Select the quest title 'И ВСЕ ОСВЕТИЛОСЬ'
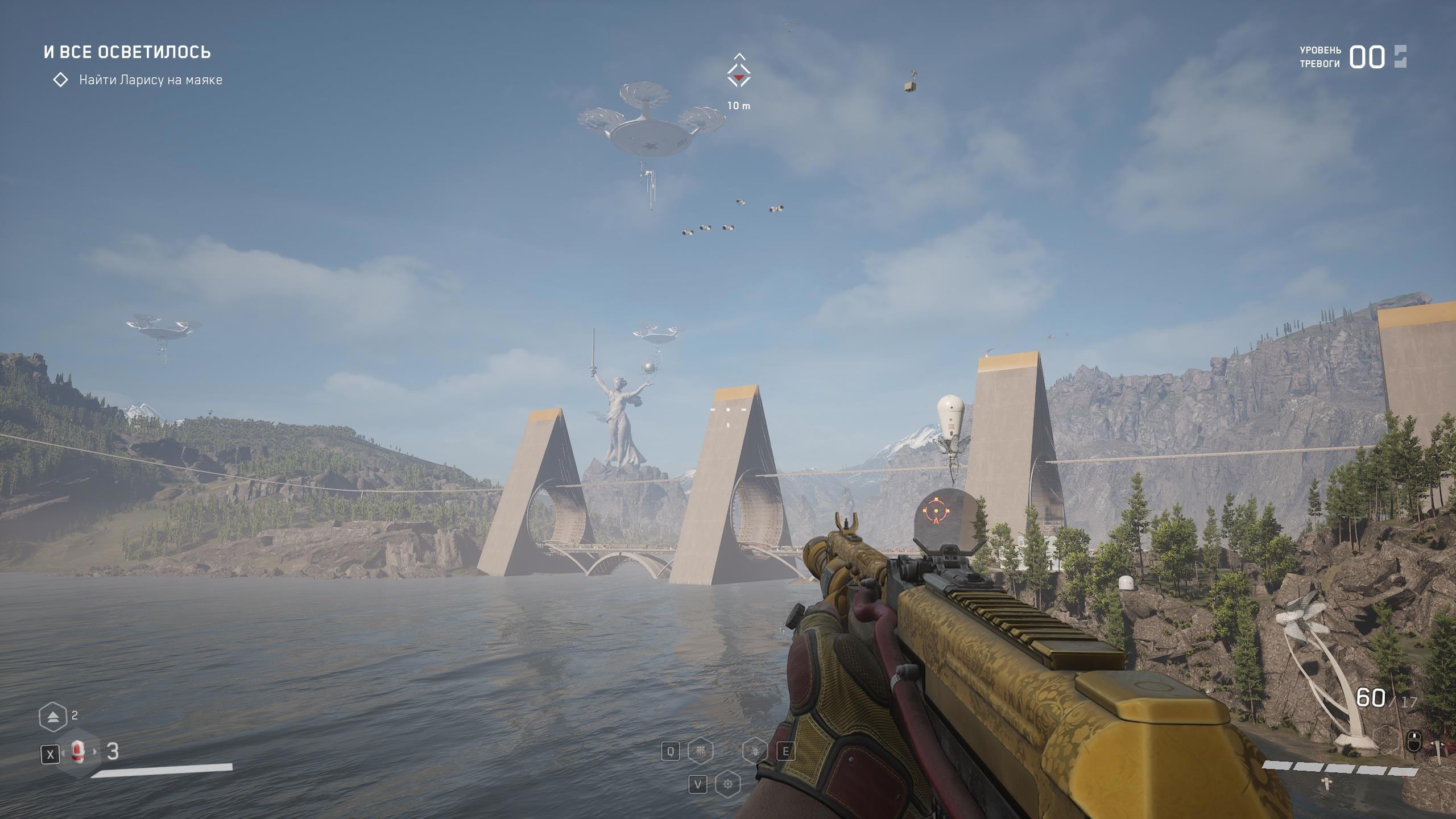 127,52
